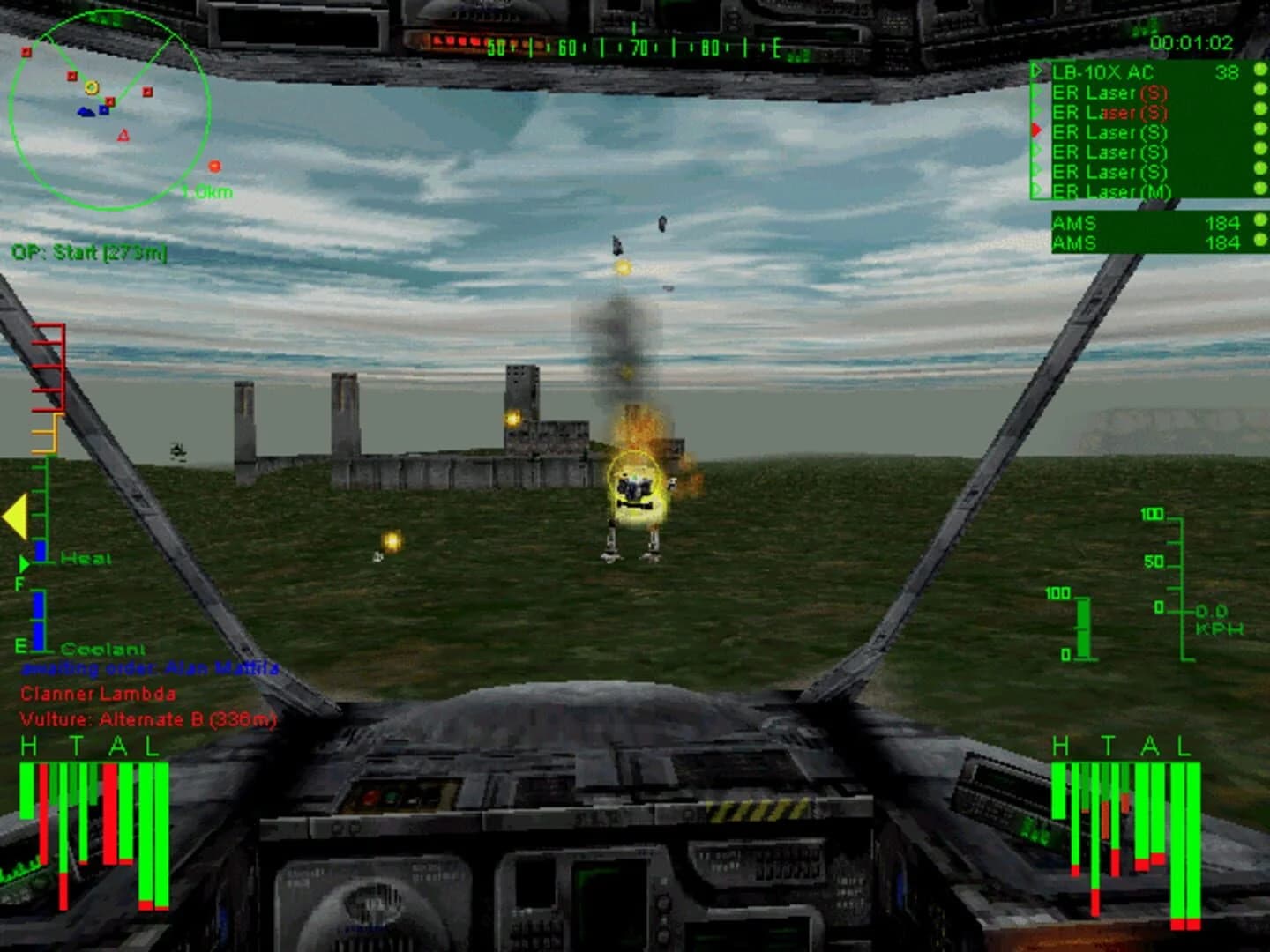Select the ER Laser (M) weapon row

(x=1109, y=190)
